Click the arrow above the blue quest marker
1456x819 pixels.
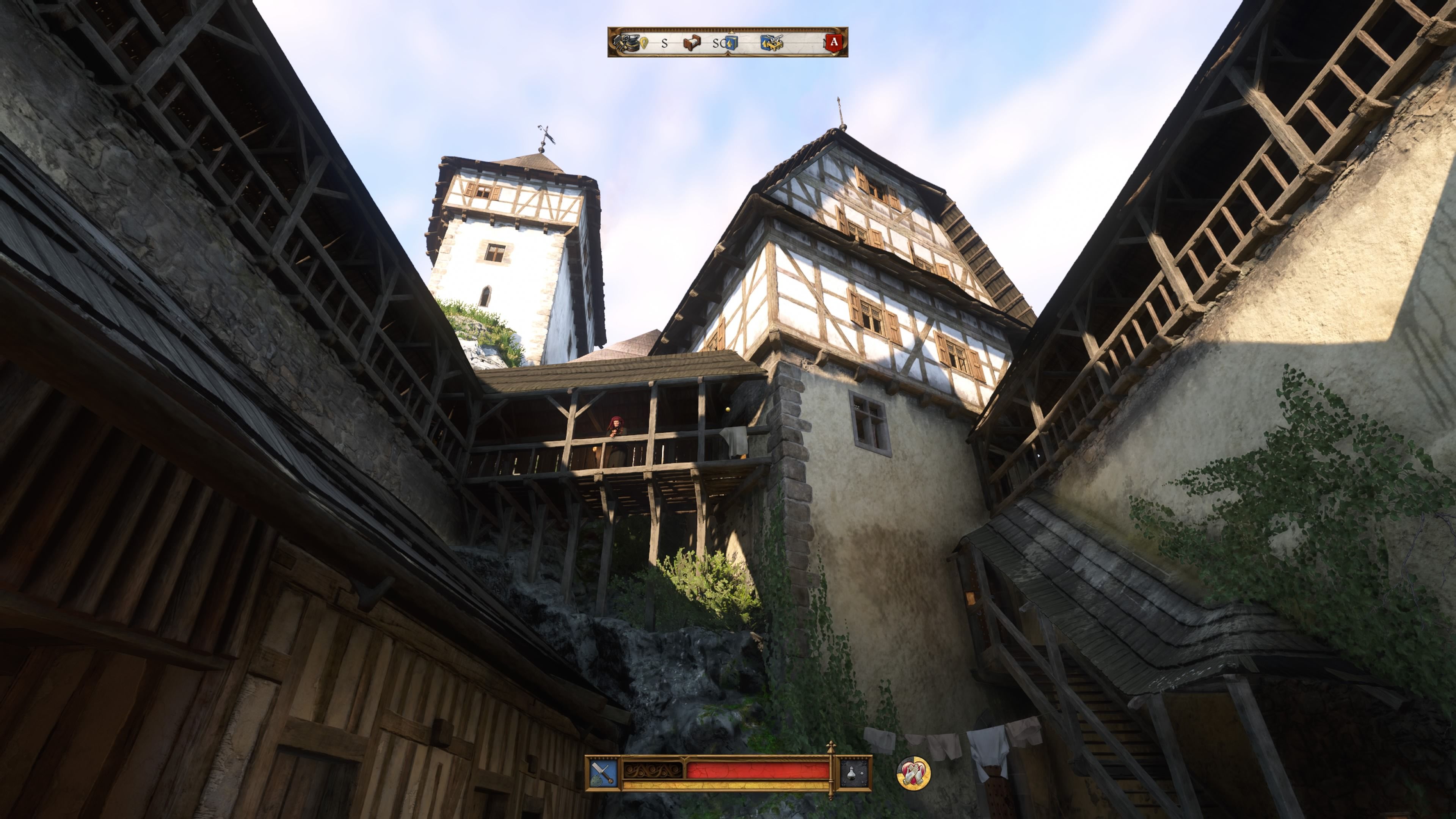pos(731,32)
